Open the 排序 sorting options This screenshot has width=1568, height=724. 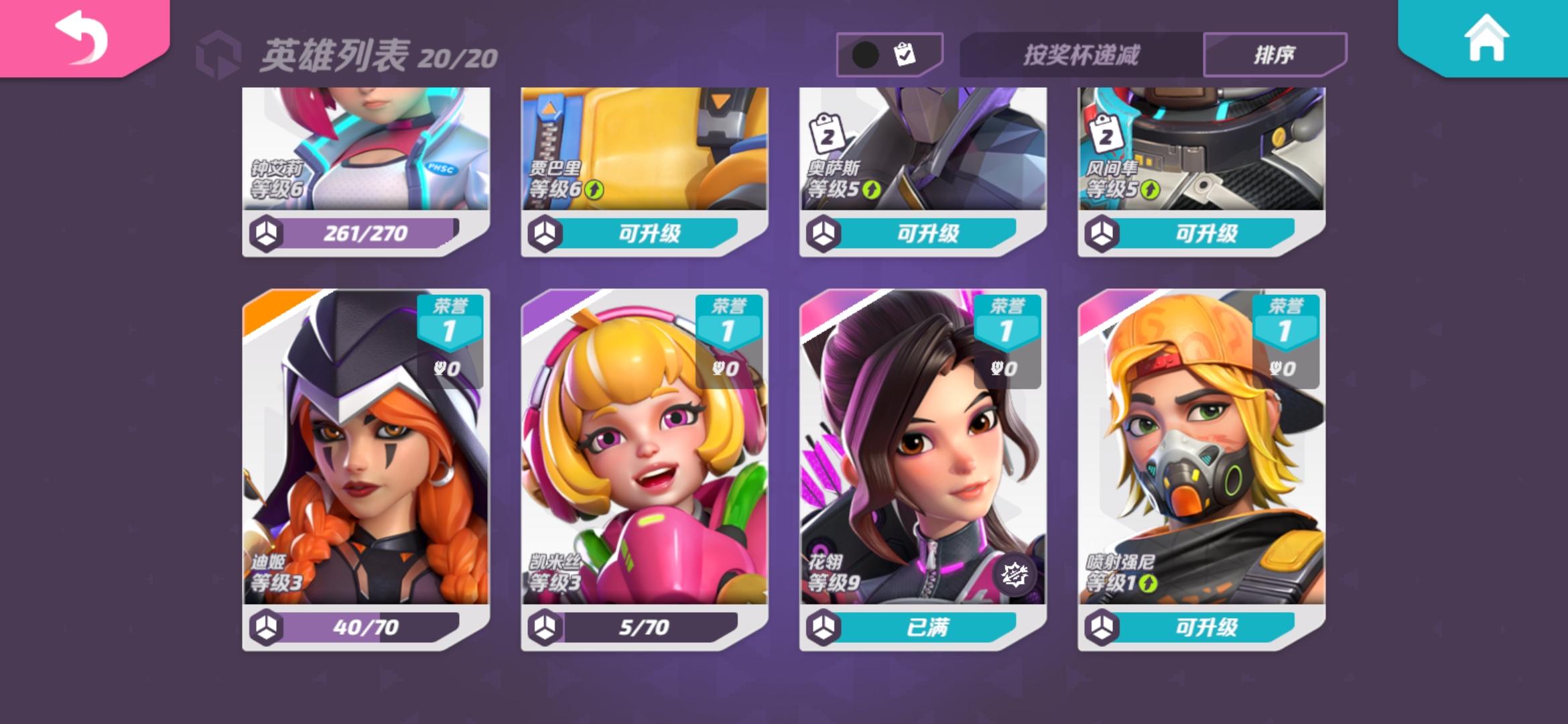coord(1274,54)
